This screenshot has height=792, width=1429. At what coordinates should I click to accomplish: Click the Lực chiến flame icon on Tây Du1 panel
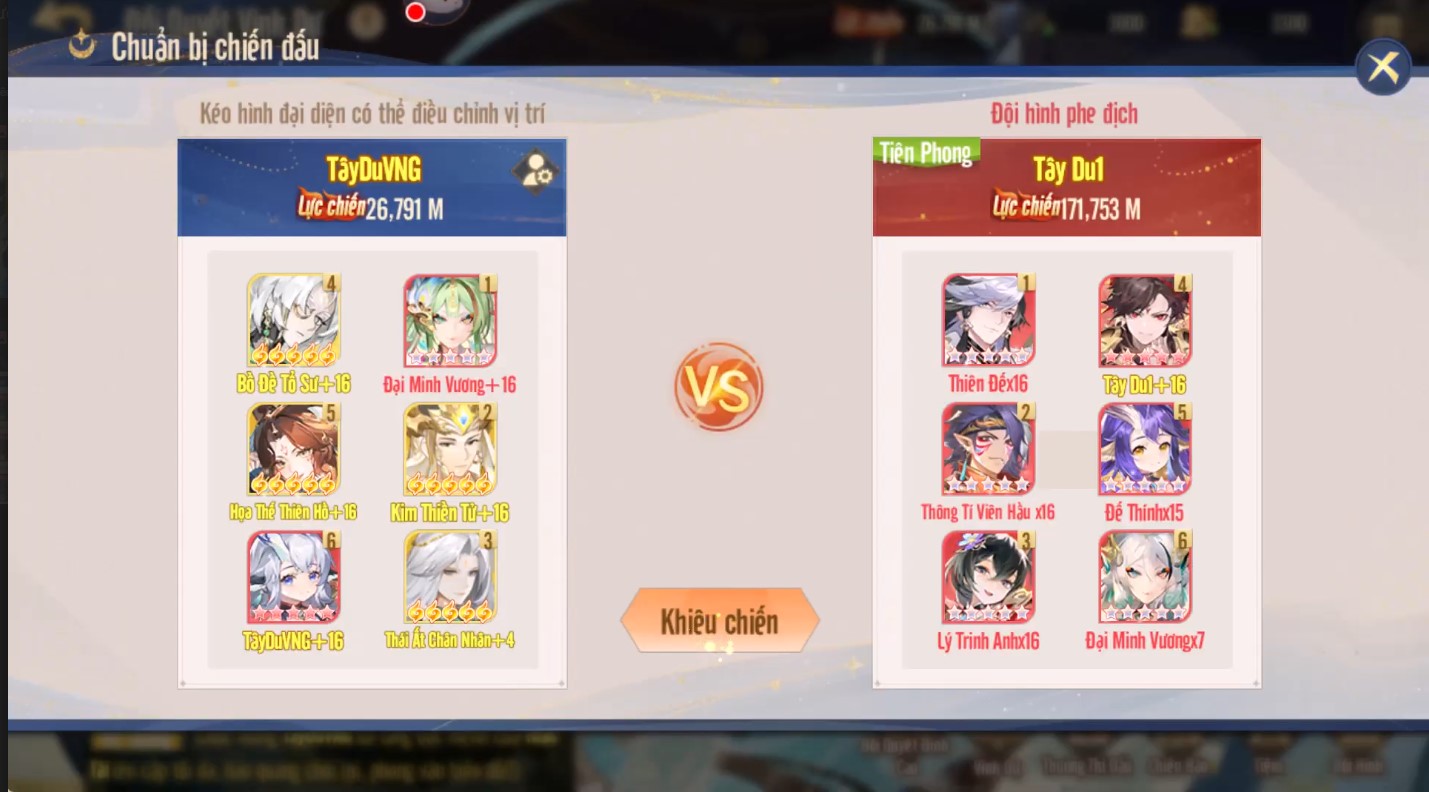pyautogui.click(x=1026, y=209)
